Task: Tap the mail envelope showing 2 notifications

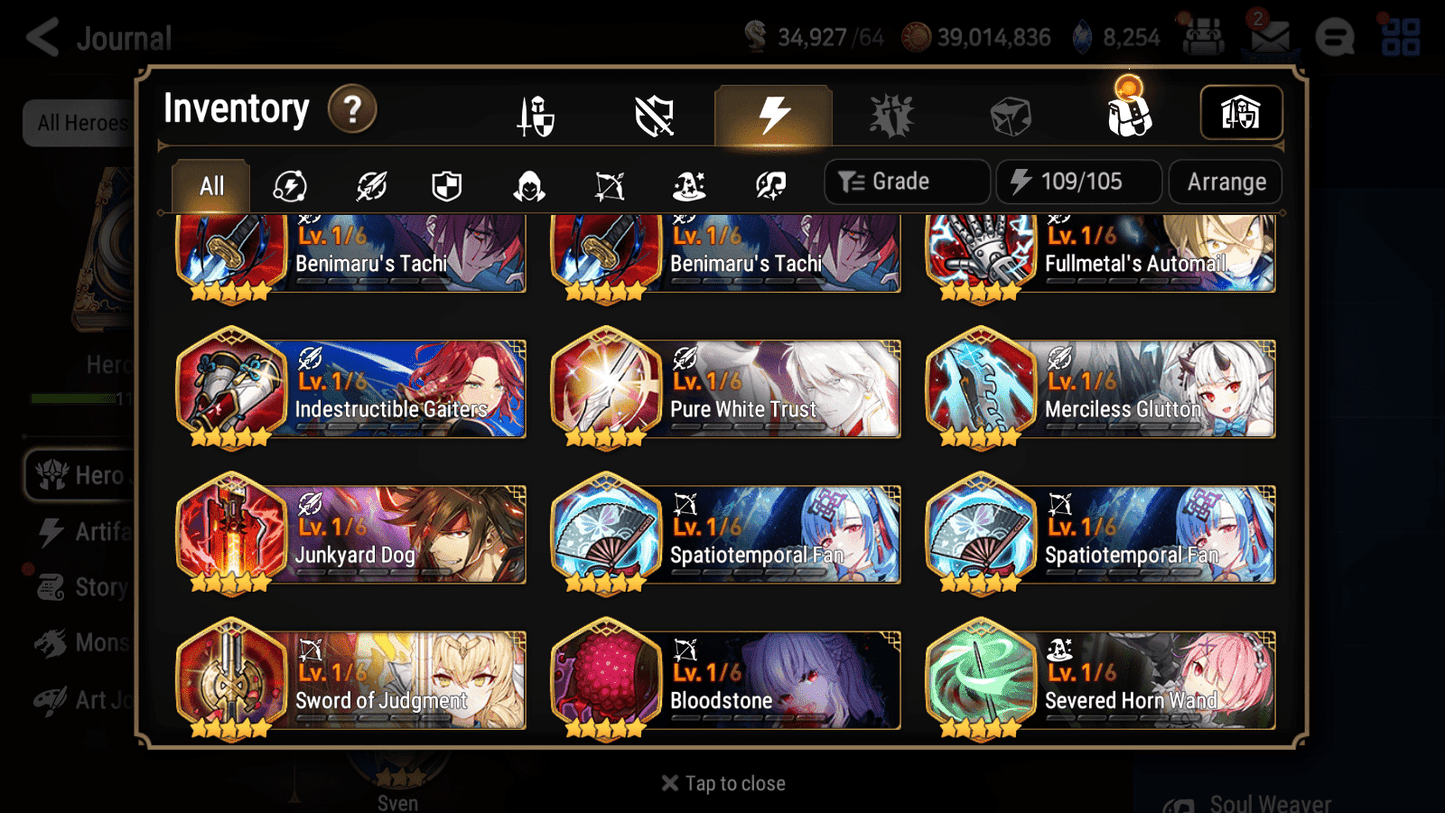Action: 1269,37
